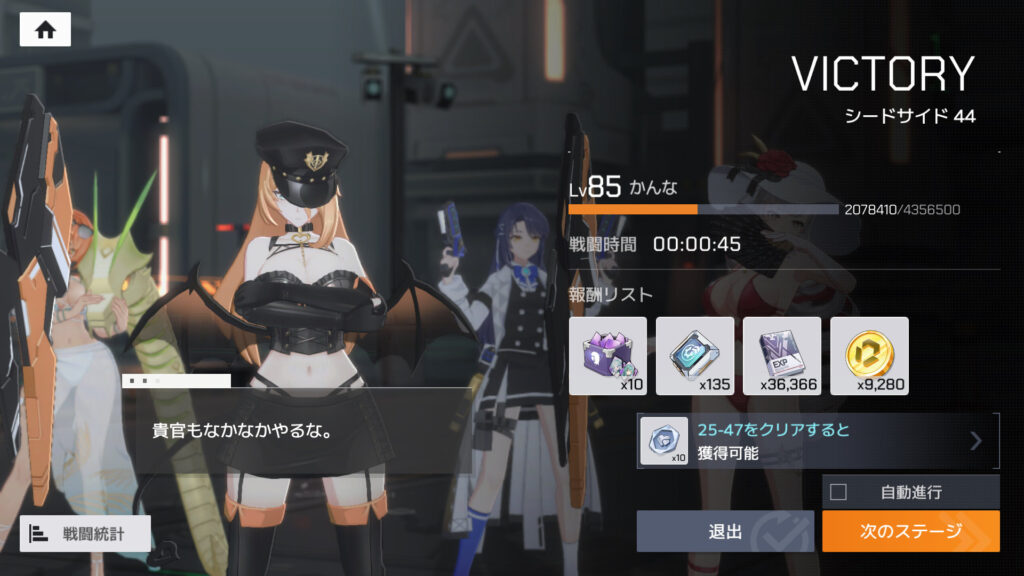Open the 戦闘統計 battle statistics
Screen dimensions: 1024x576
click(85, 533)
